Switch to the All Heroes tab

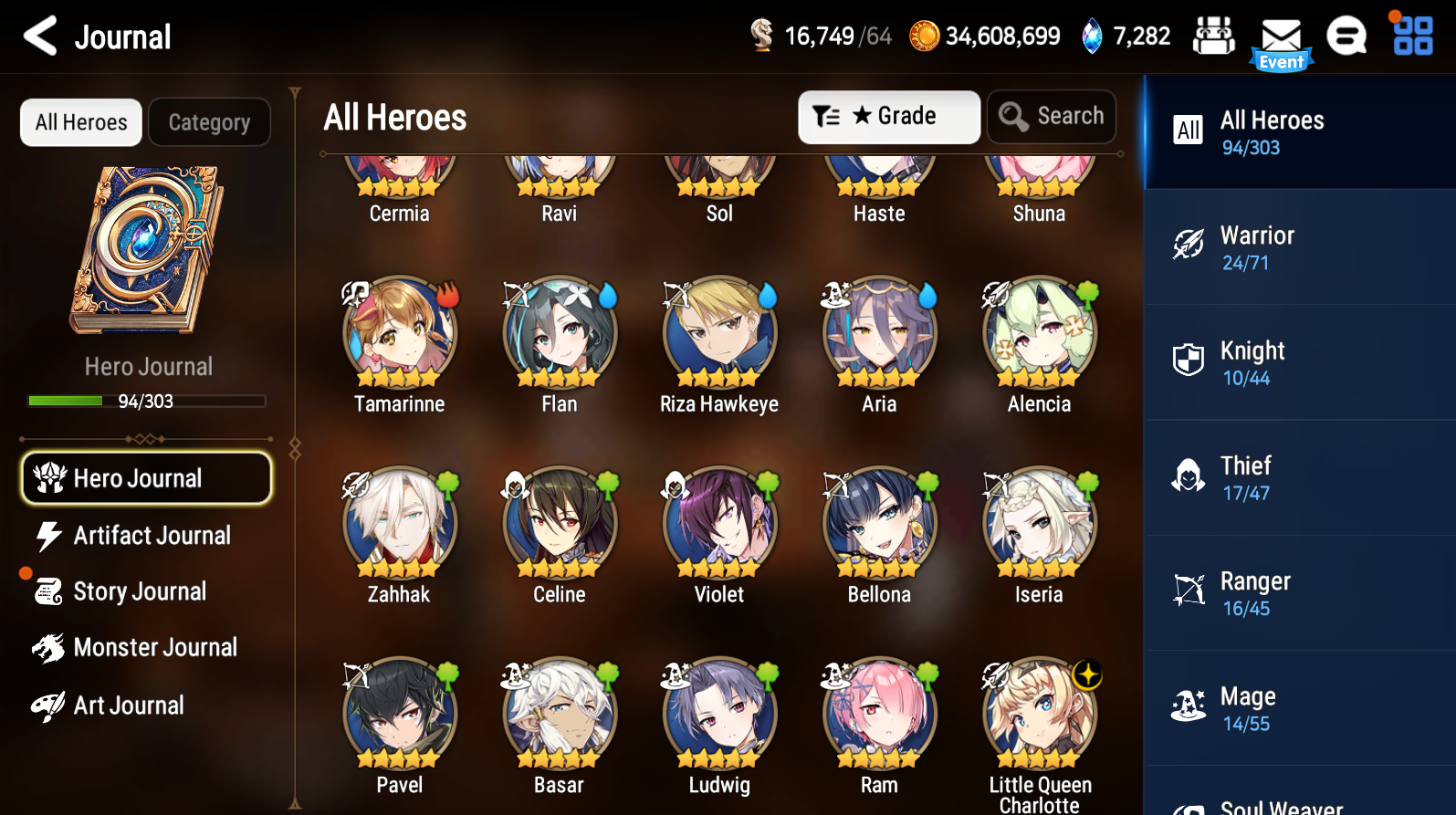[x=80, y=121]
